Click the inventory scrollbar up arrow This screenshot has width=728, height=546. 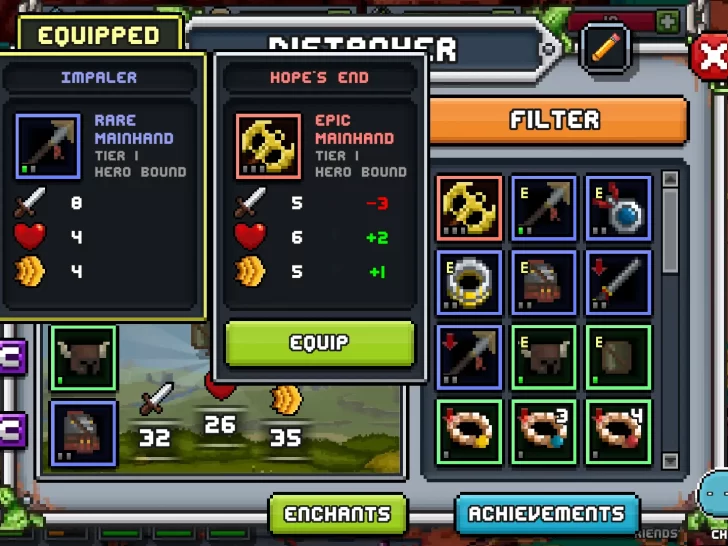coord(670,180)
